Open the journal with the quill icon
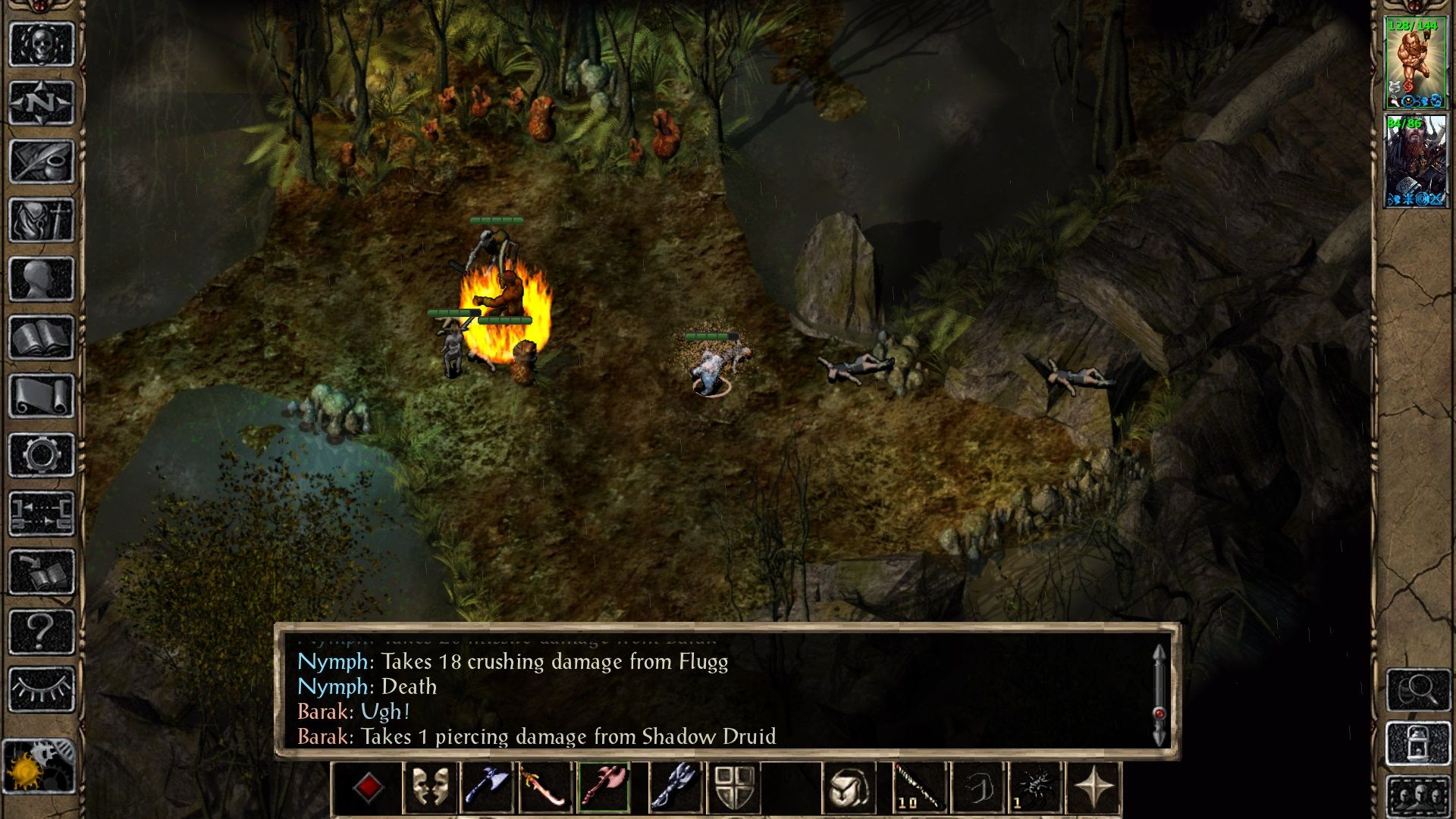Viewport: 1456px width, 819px height. (42, 162)
